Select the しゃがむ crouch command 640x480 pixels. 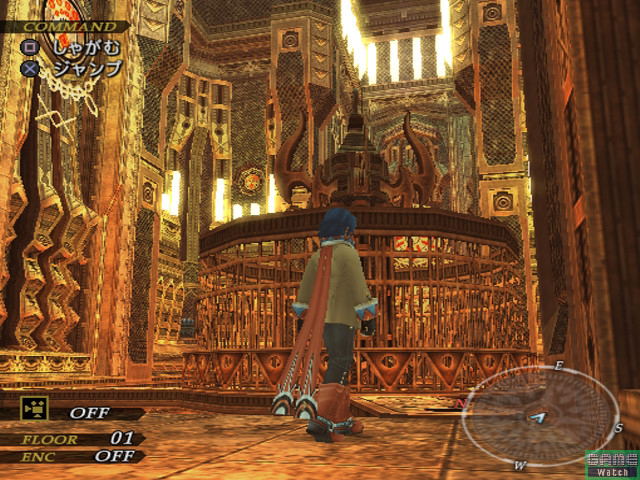coord(84,47)
